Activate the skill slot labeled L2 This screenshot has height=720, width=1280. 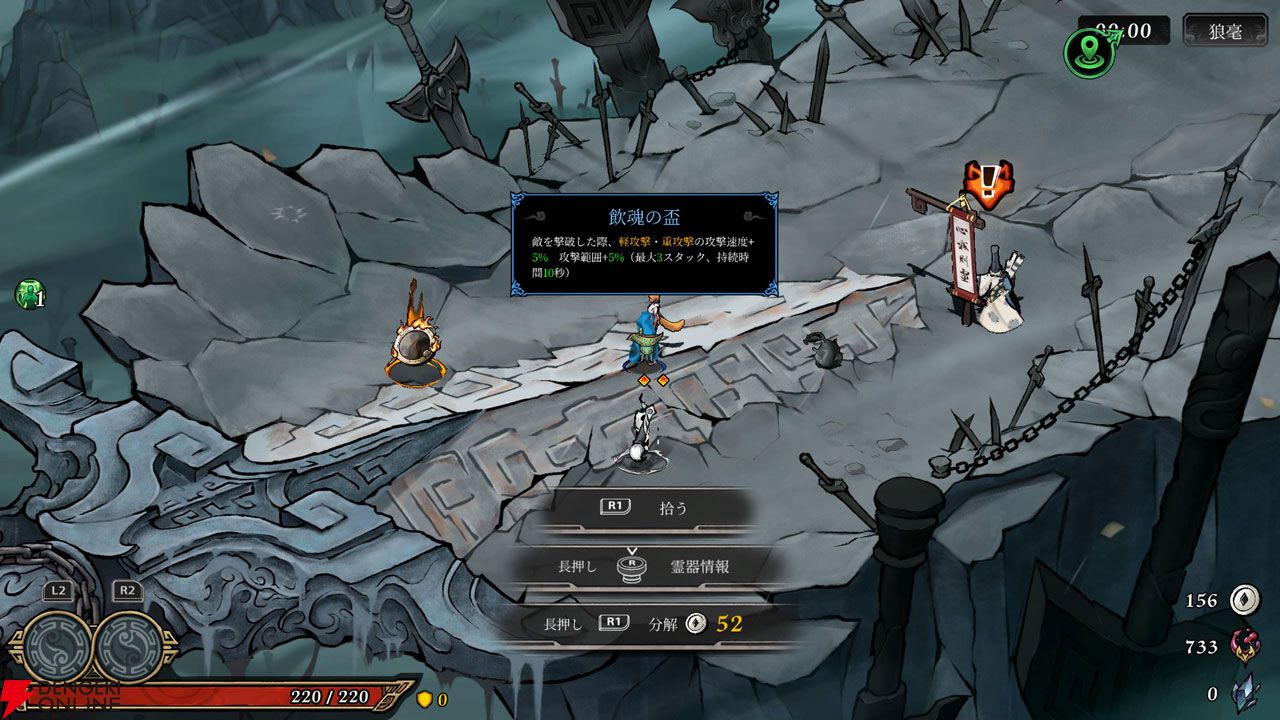(56, 645)
